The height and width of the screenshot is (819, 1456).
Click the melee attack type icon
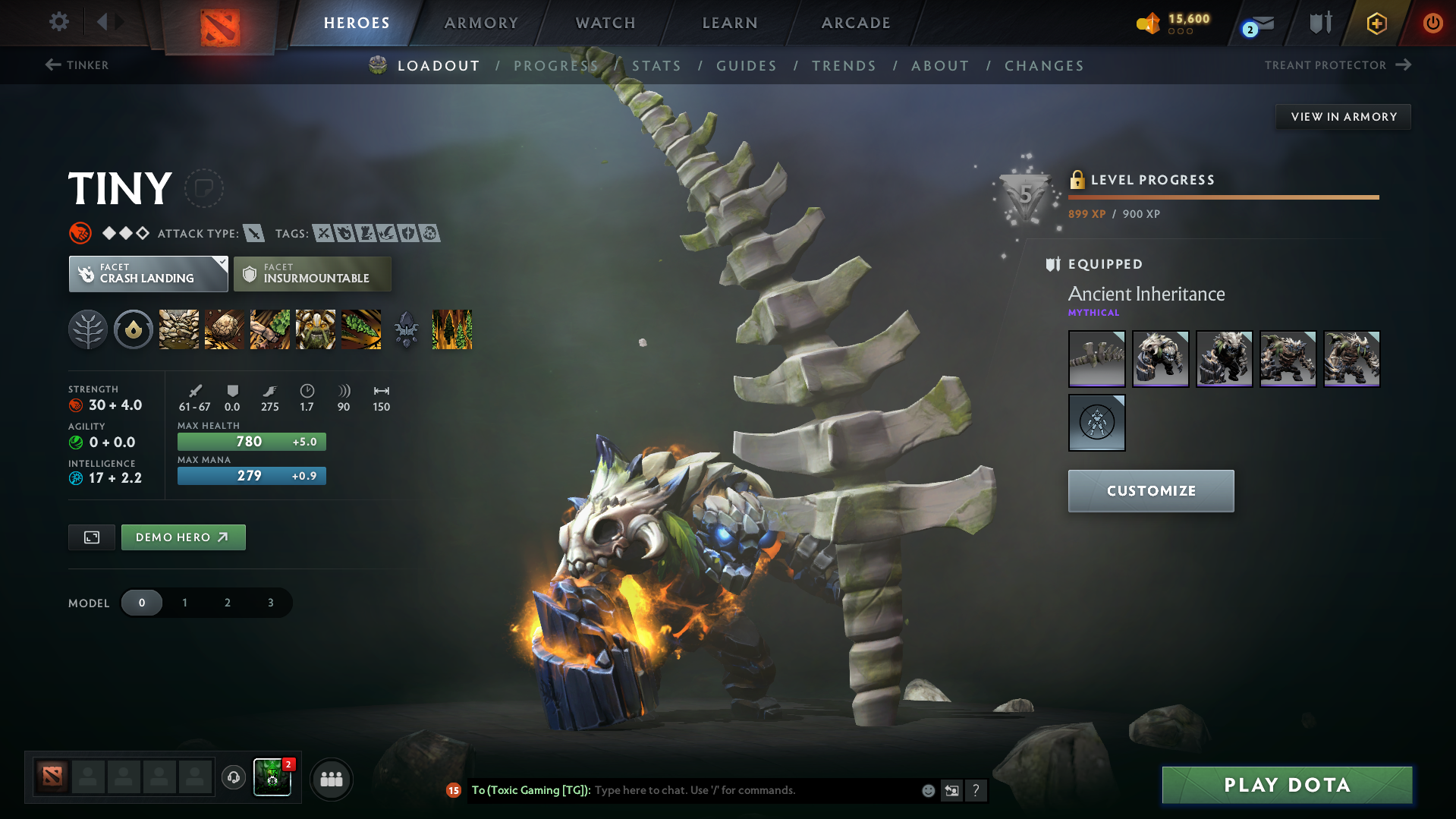click(253, 233)
